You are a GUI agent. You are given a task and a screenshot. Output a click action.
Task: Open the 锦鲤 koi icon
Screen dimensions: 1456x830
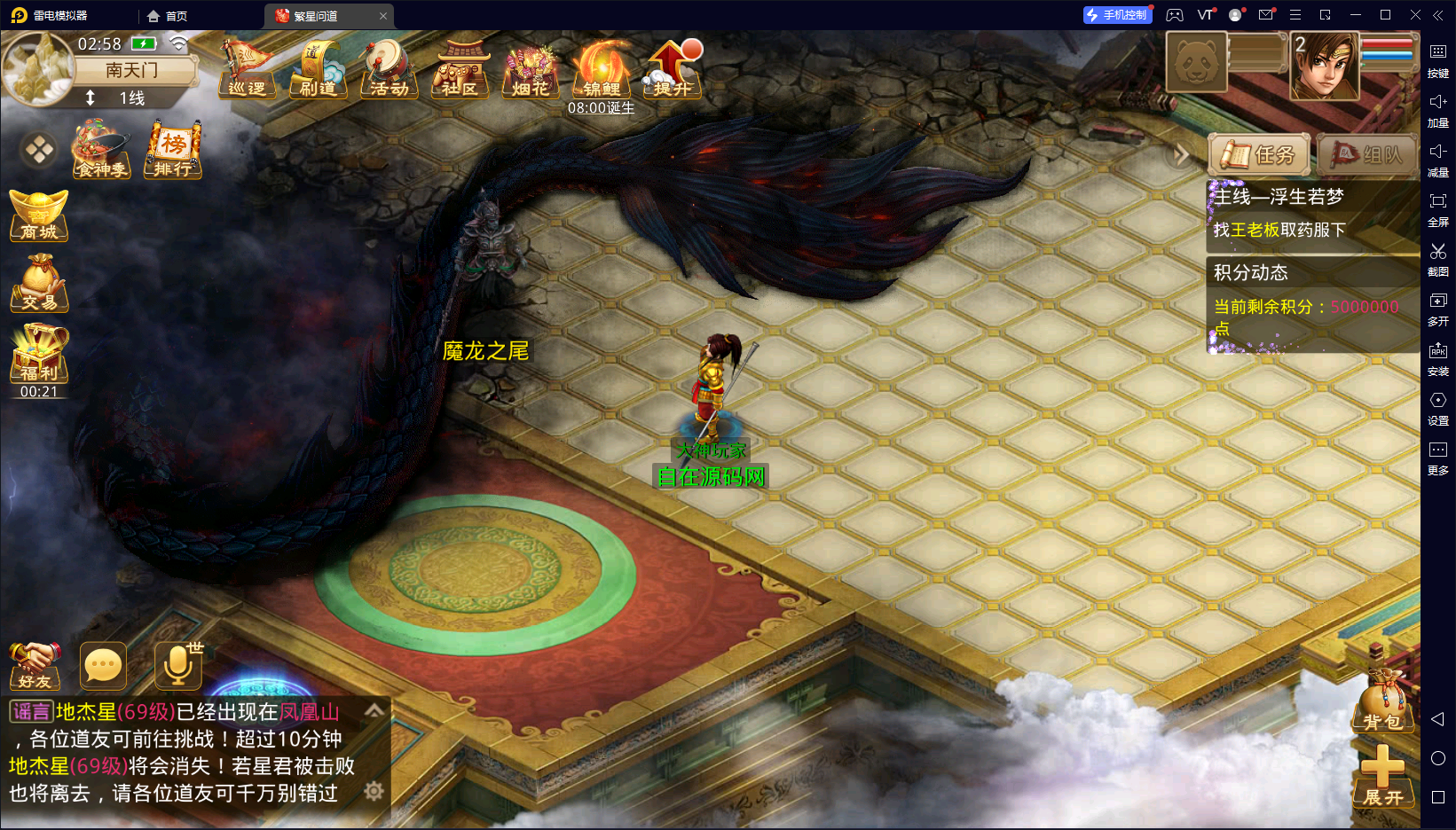pyautogui.click(x=602, y=68)
